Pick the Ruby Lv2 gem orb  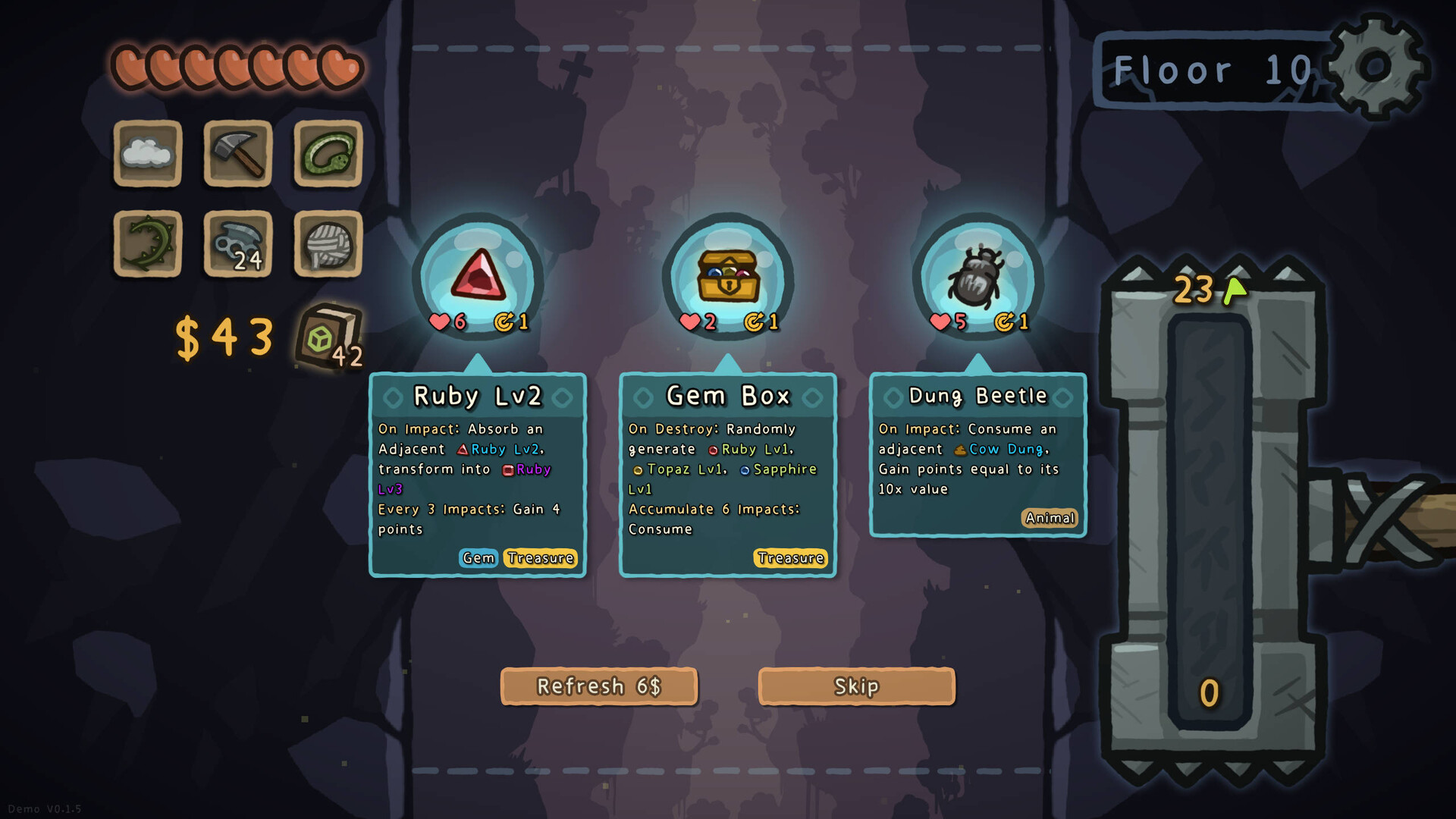click(x=478, y=279)
